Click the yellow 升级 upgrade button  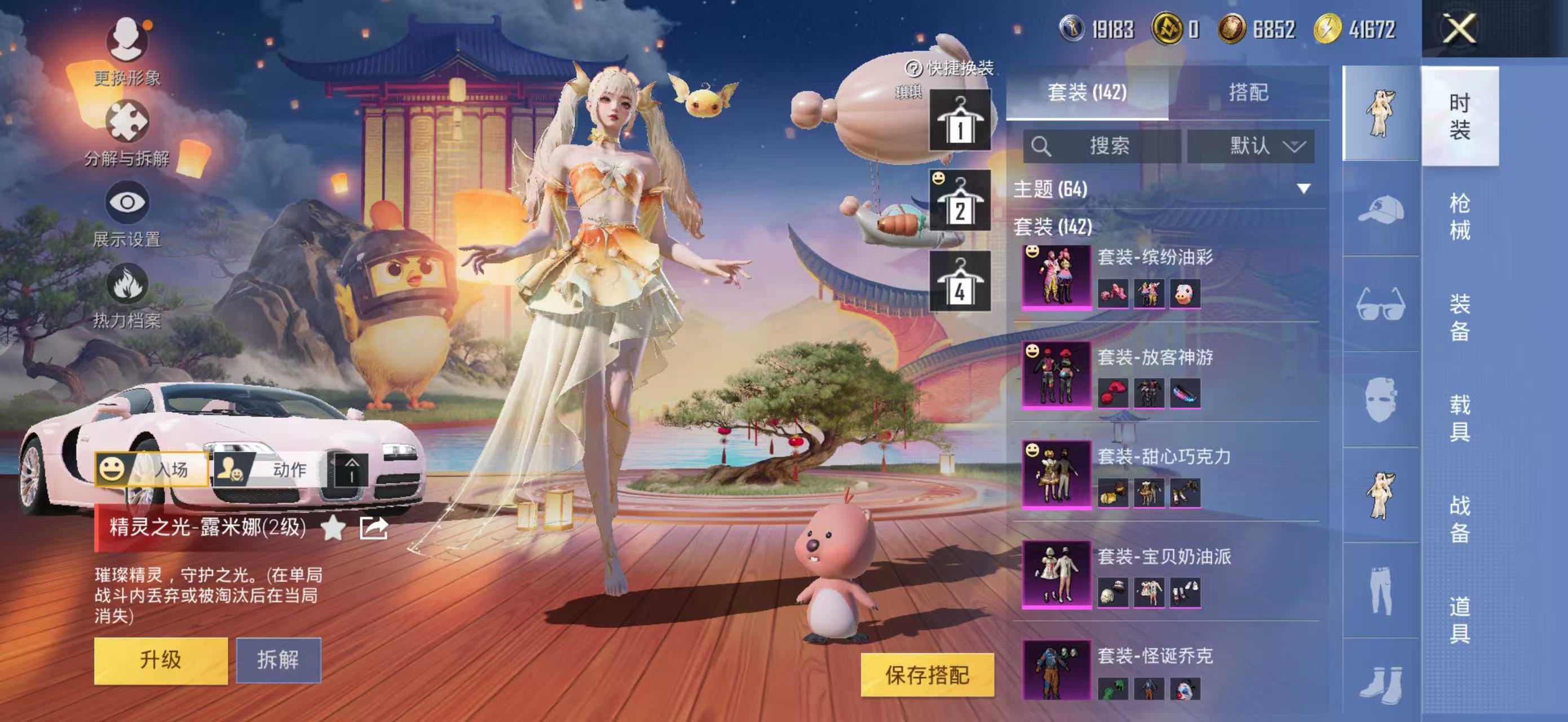161,660
